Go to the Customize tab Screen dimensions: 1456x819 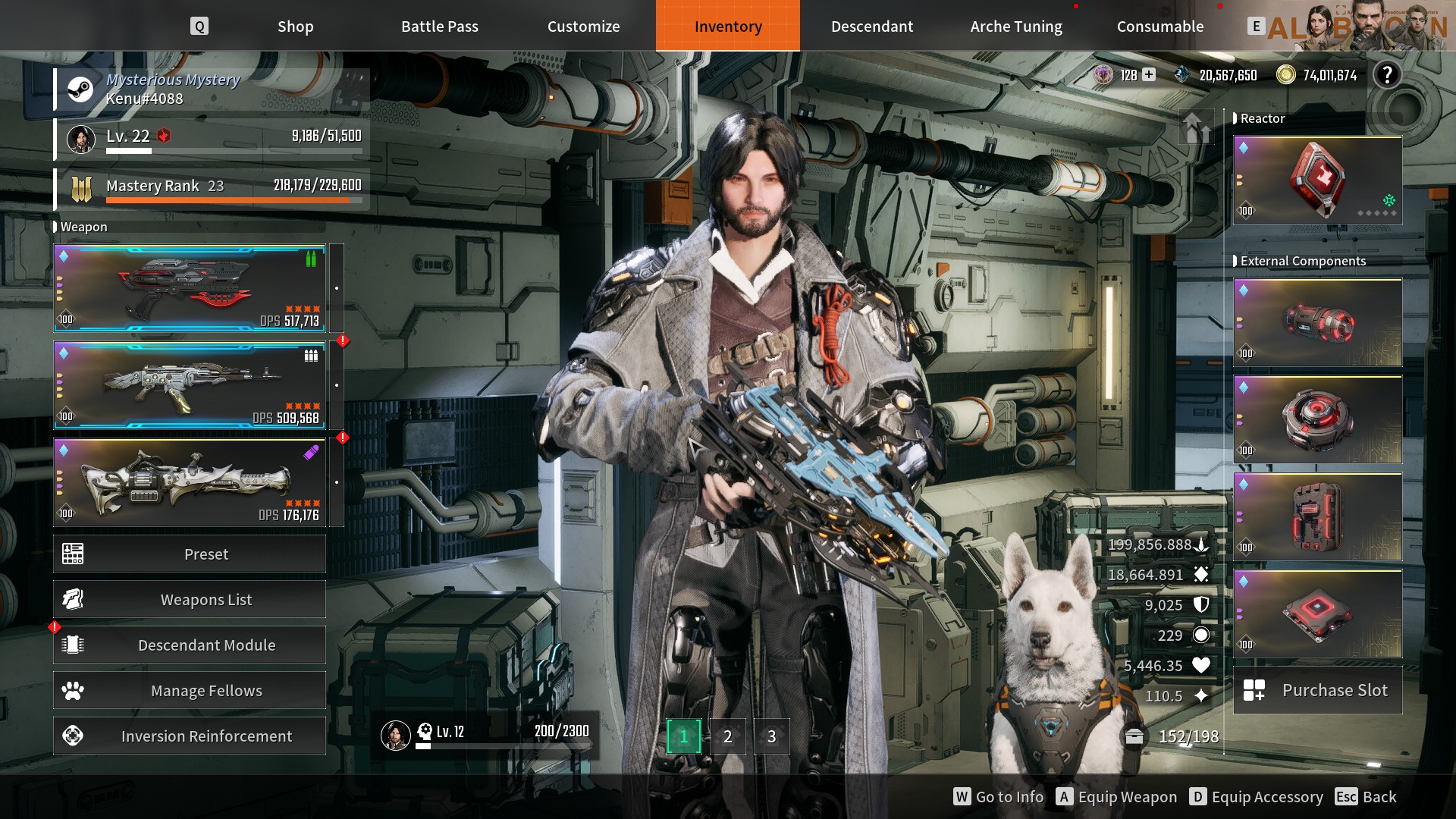click(x=583, y=27)
